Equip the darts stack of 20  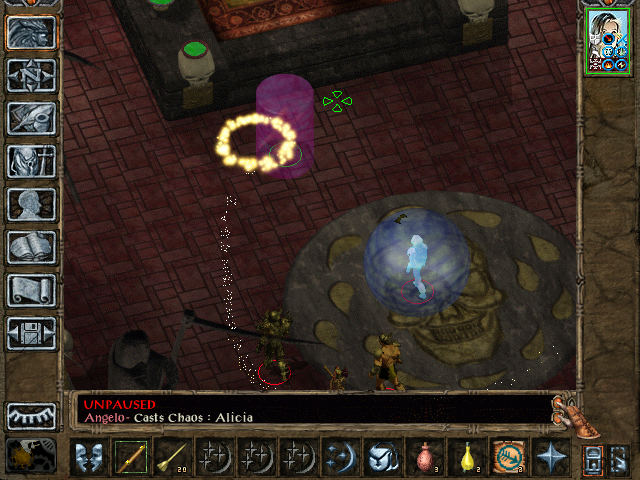[x=172, y=457]
